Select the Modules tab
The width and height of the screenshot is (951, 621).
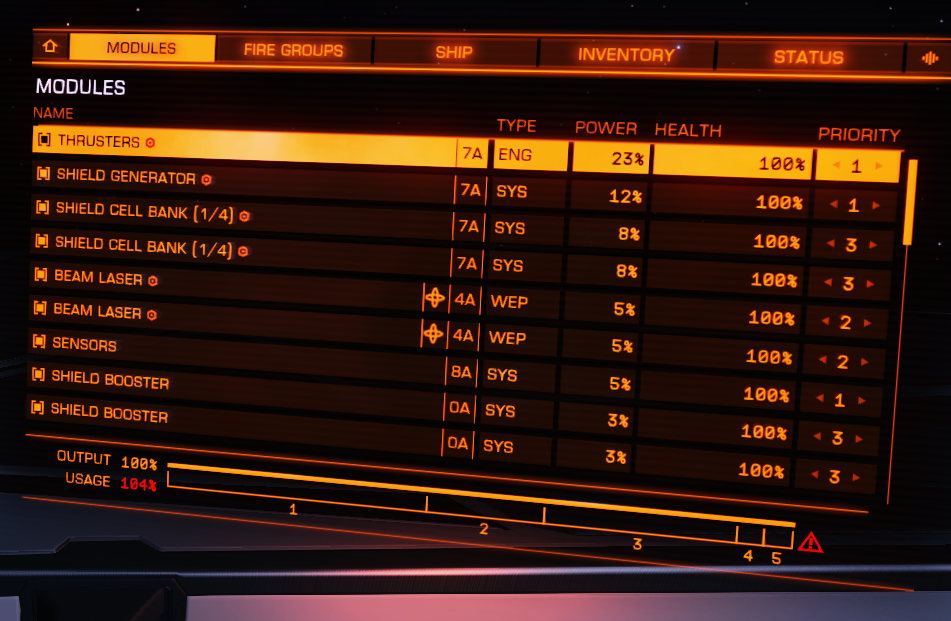pyautogui.click(x=141, y=48)
